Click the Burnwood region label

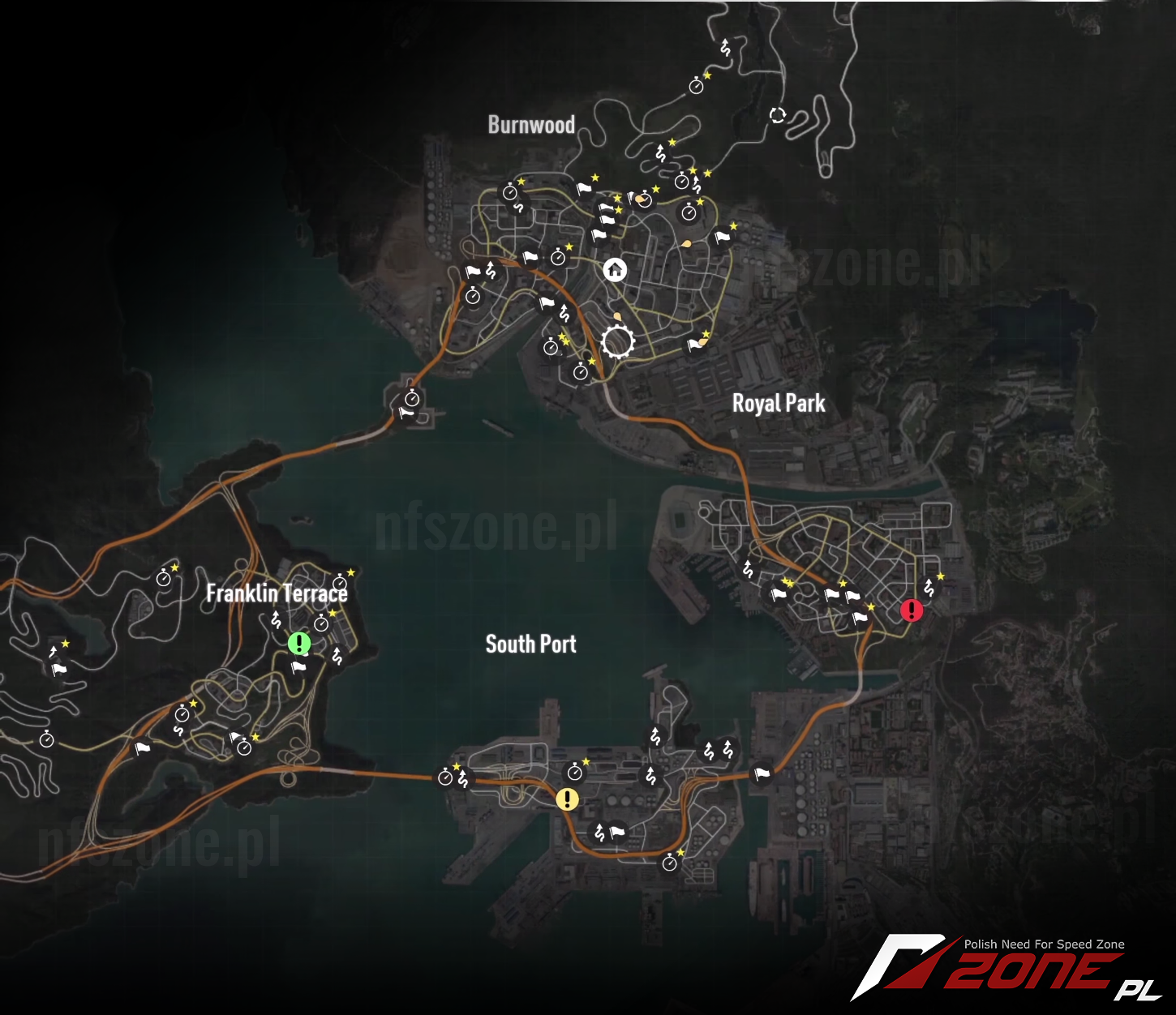tap(531, 126)
